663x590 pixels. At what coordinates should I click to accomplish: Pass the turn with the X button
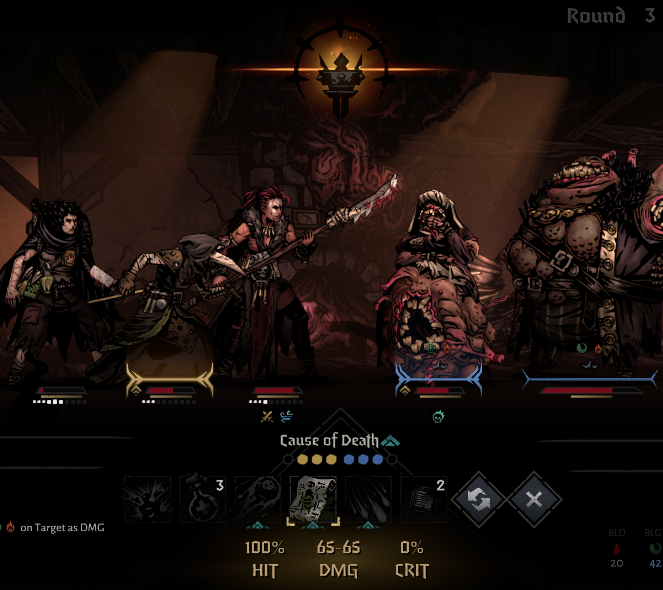[534, 498]
